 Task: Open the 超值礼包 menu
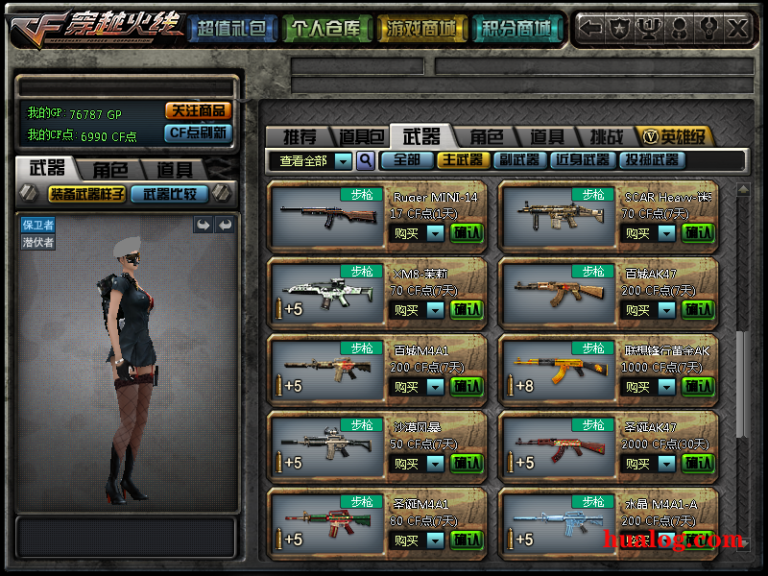[231, 28]
